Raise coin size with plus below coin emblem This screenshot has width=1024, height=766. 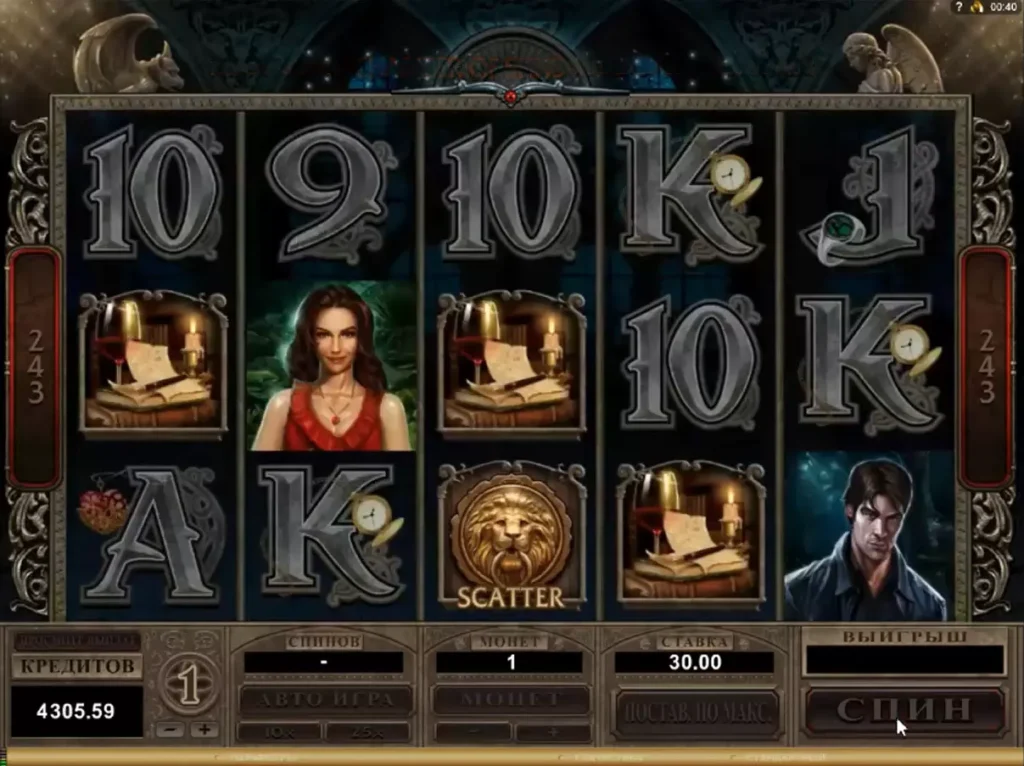pyautogui.click(x=204, y=730)
